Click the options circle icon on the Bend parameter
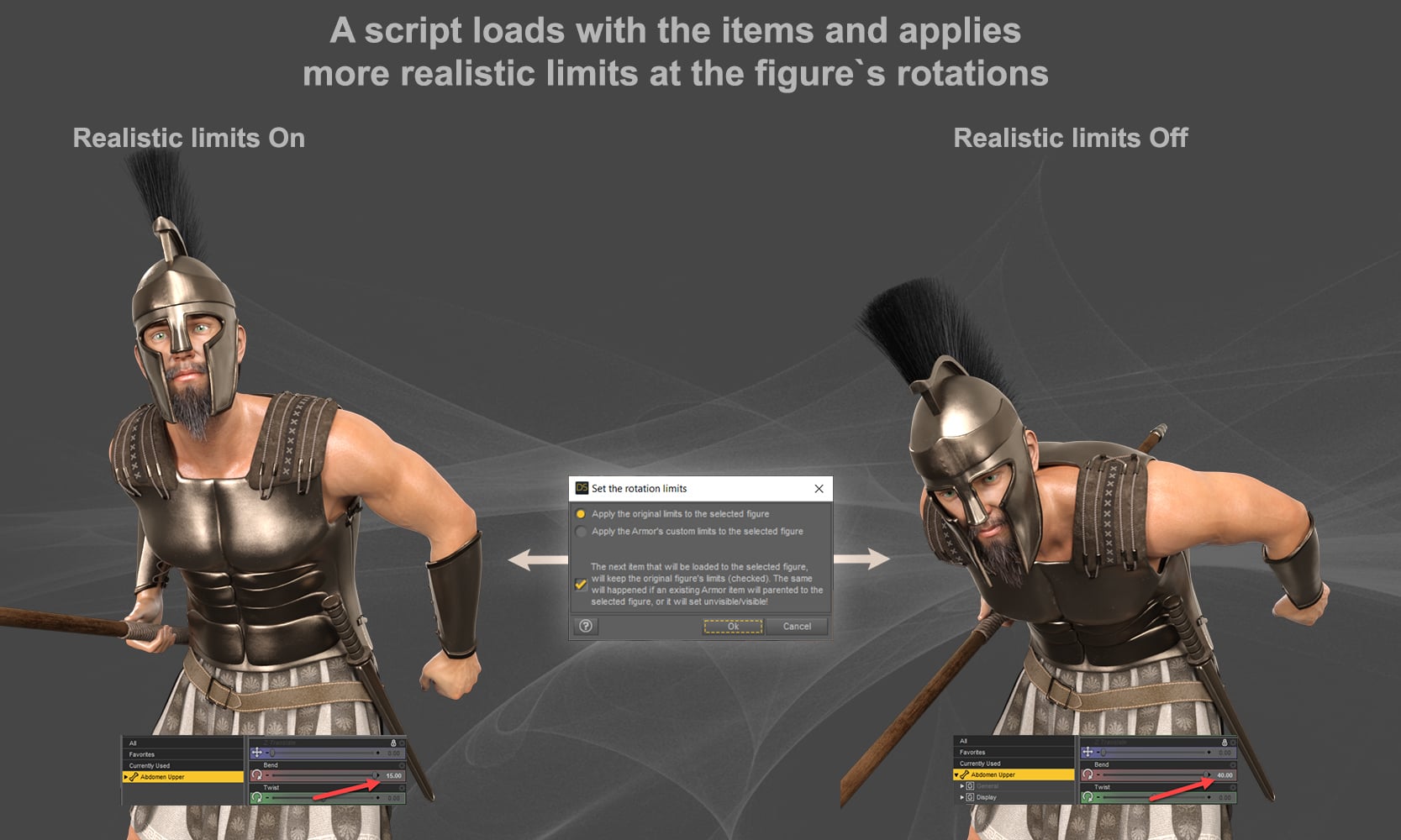 (x=402, y=765)
